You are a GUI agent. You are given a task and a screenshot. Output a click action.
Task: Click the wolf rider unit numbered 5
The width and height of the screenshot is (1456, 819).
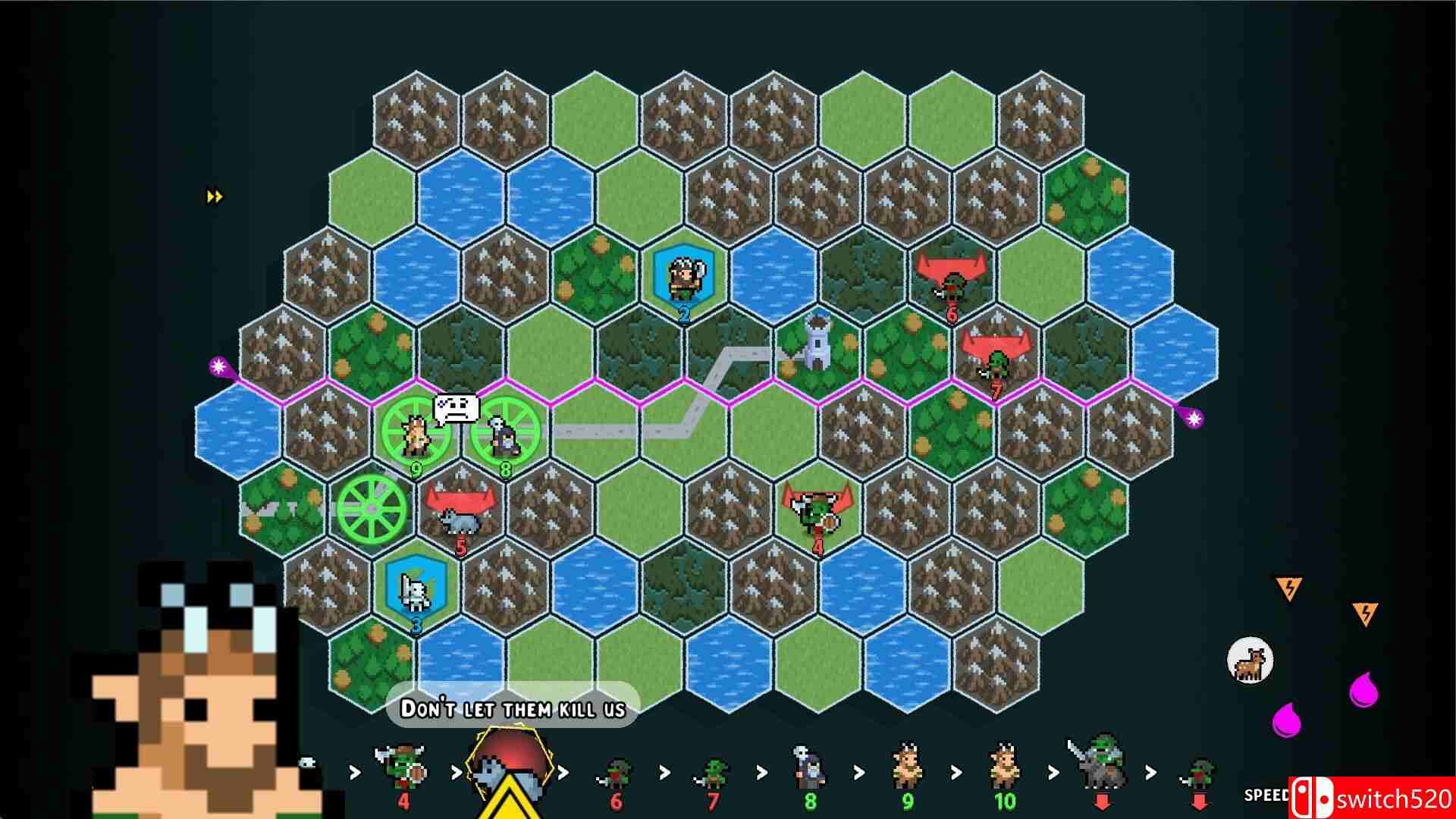coord(463,523)
